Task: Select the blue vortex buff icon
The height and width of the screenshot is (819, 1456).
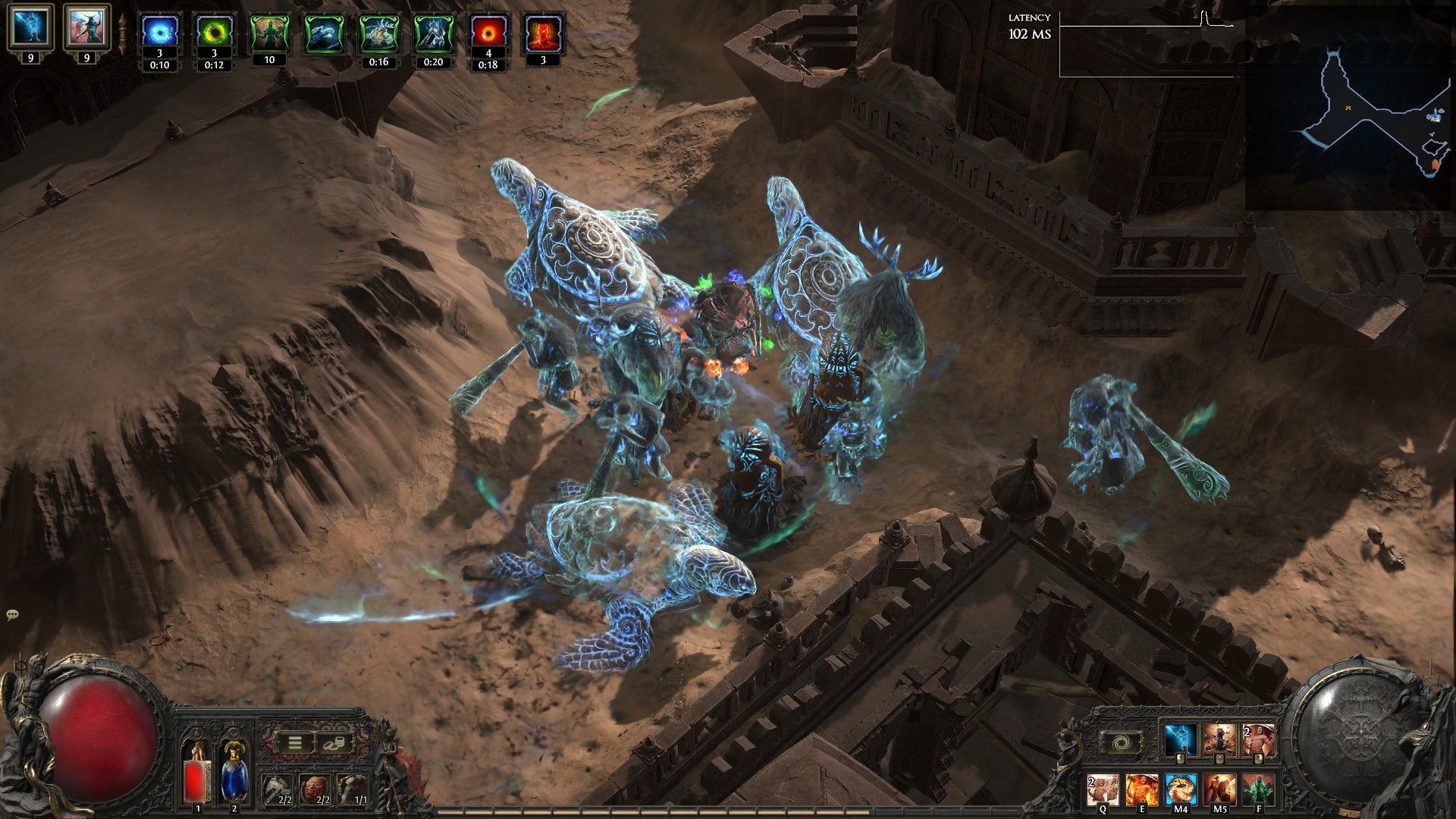Action: tap(160, 33)
